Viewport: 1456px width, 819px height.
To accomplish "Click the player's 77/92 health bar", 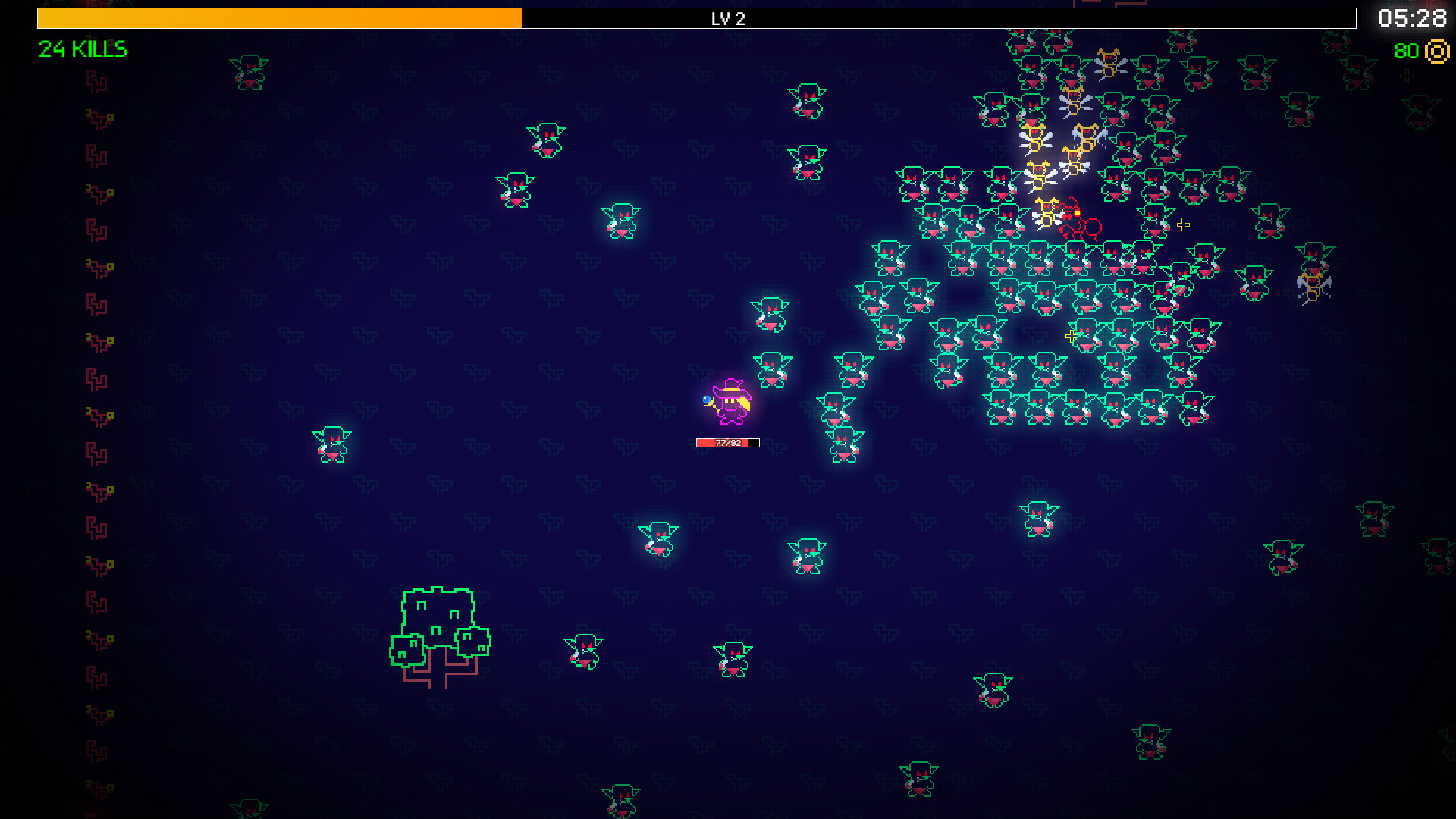I will (x=726, y=443).
